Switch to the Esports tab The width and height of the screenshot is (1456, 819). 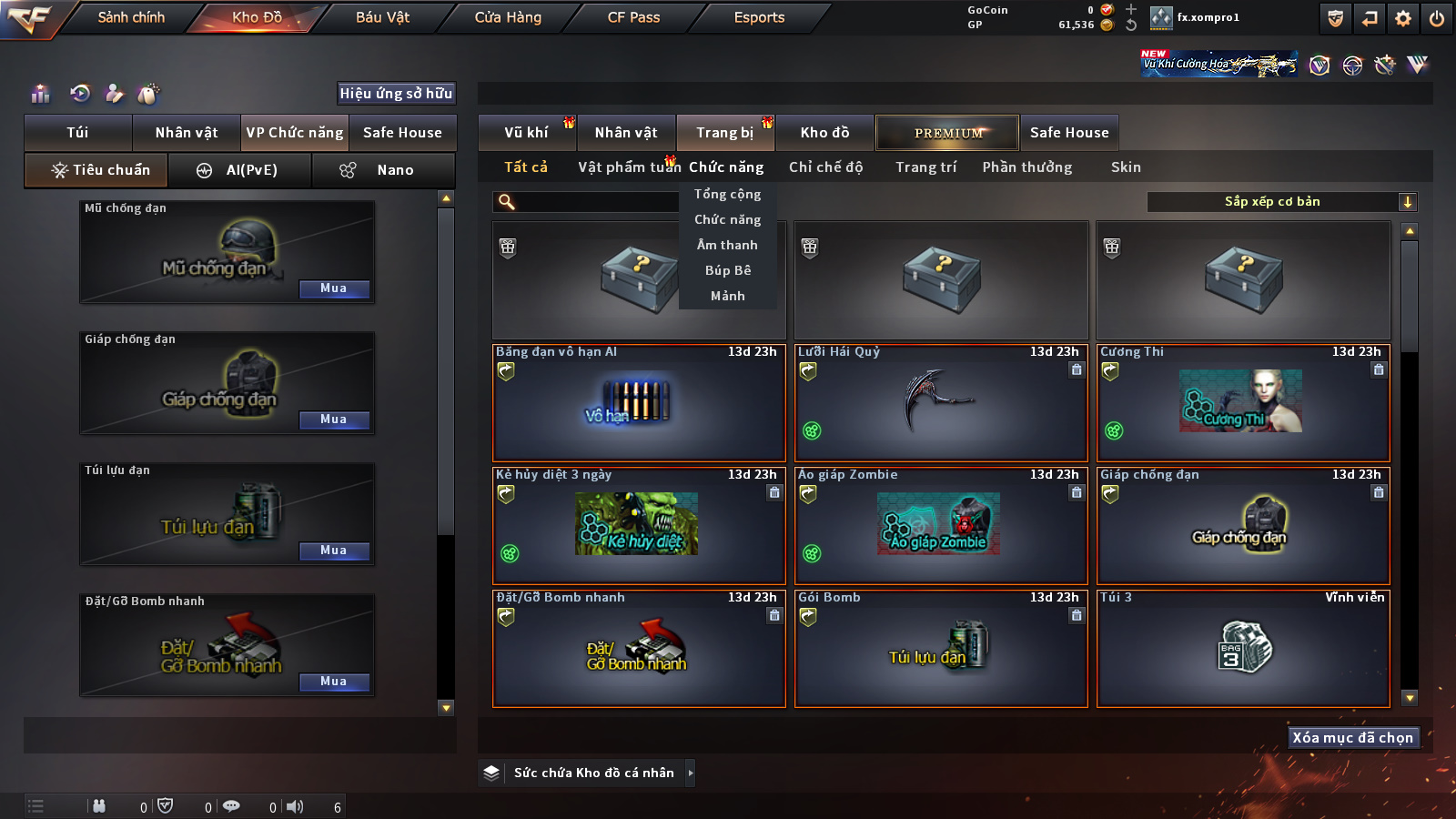point(759,17)
